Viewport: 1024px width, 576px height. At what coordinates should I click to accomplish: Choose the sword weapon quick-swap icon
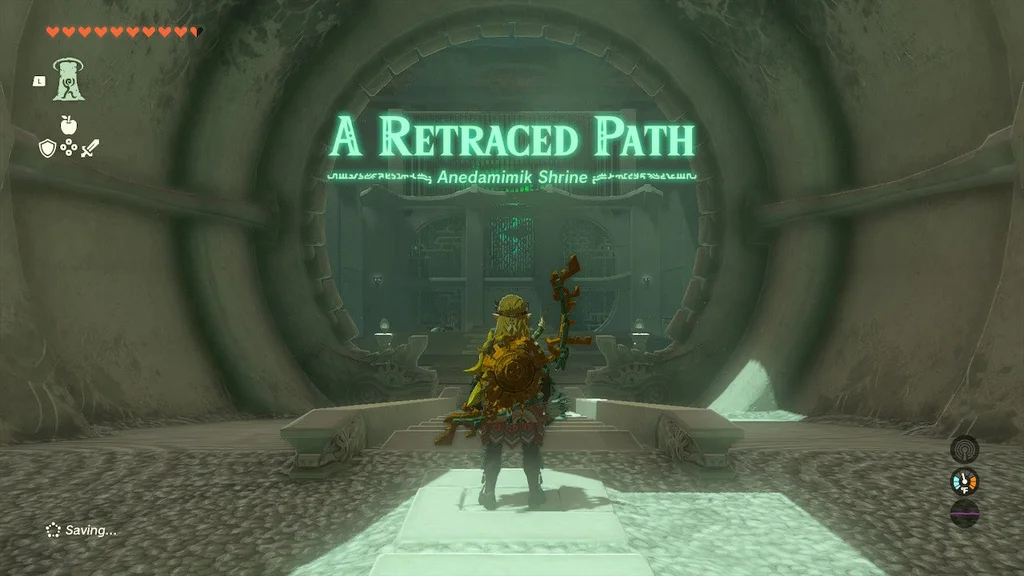[91, 148]
